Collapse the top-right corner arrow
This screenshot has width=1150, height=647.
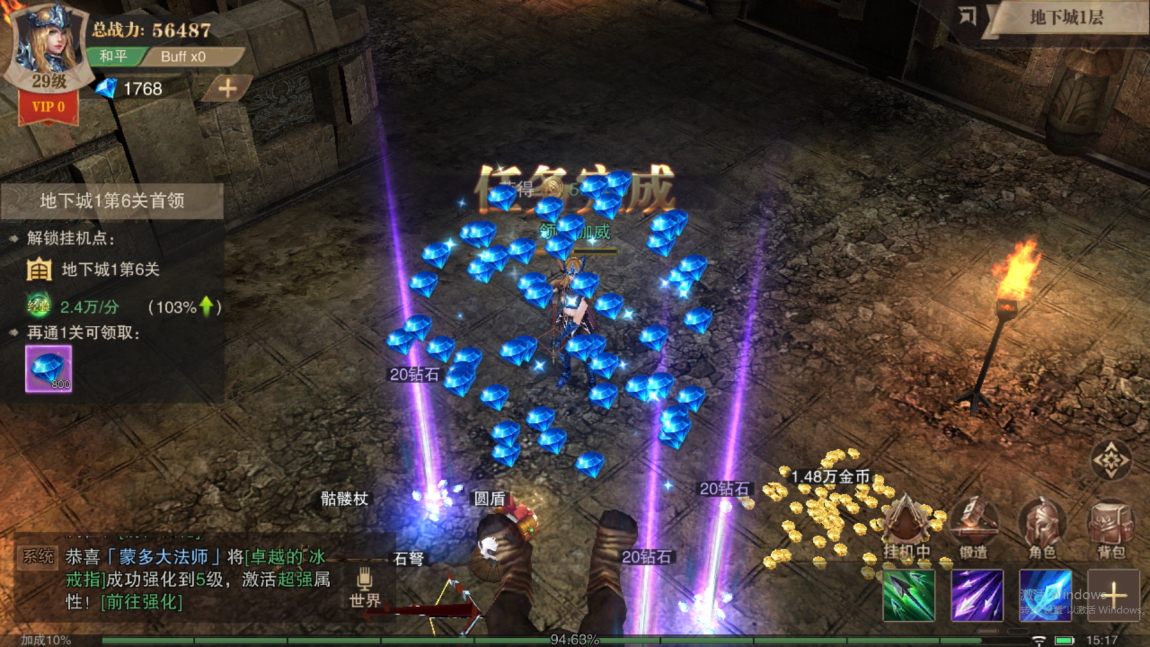point(967,15)
